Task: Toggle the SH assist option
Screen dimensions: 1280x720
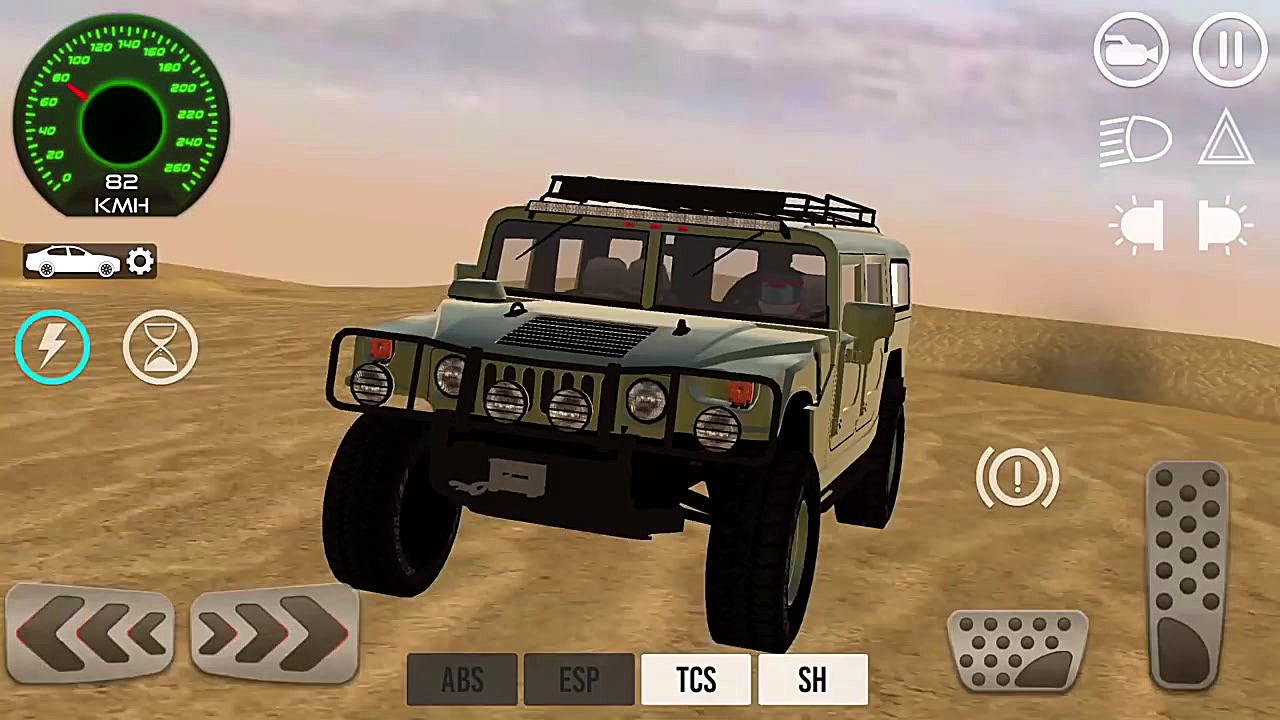Action: click(x=812, y=680)
